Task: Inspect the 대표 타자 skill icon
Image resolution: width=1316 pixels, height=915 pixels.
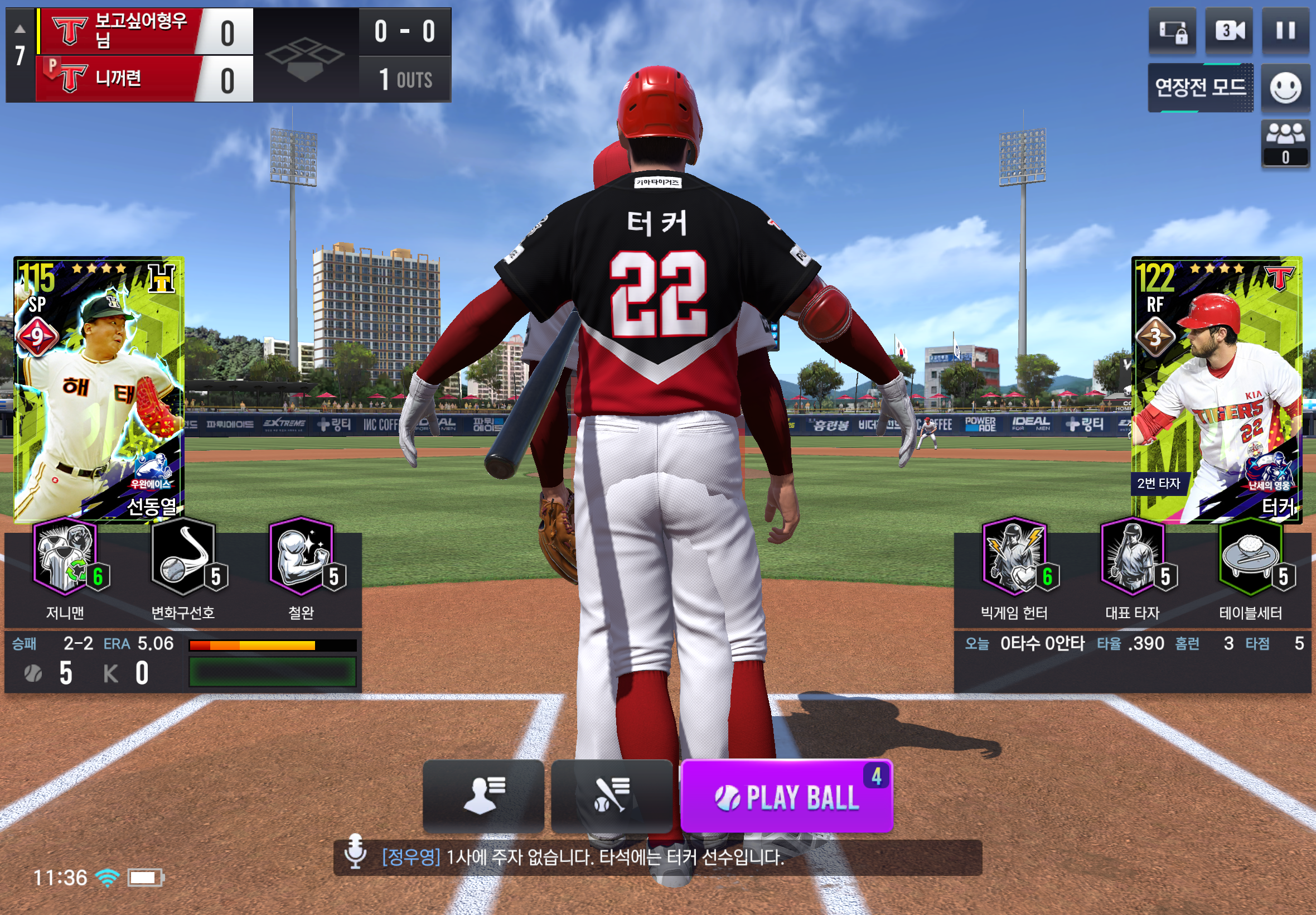Action: pos(1132,556)
